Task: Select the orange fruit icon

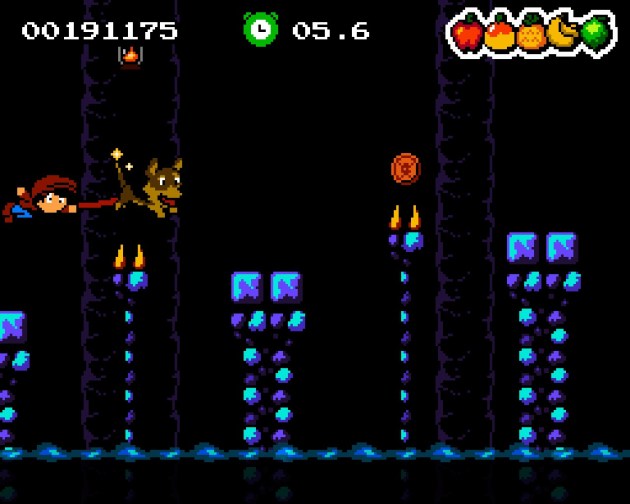Action: point(500,35)
